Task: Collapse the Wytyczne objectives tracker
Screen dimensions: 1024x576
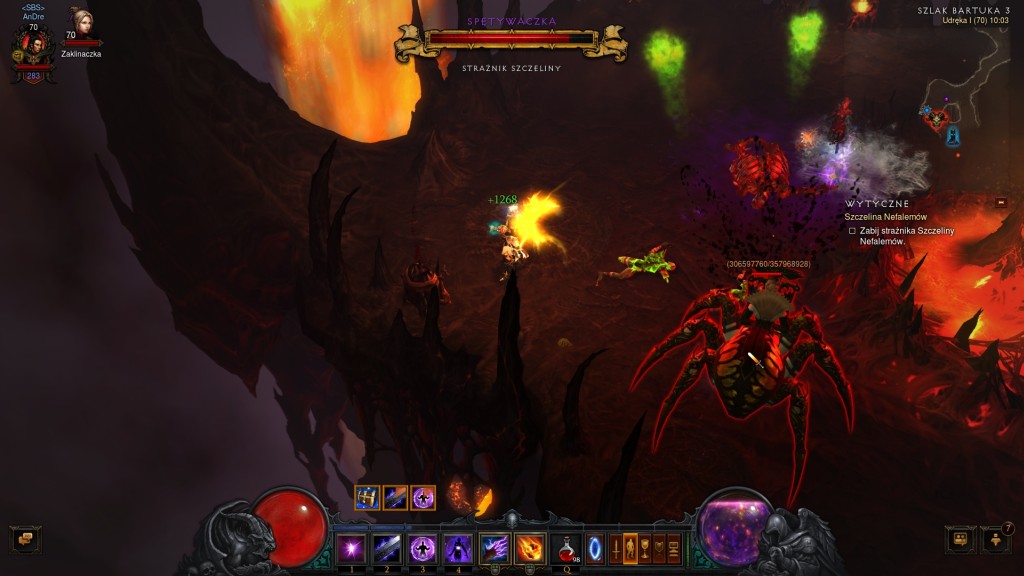Action: coord(1001,202)
